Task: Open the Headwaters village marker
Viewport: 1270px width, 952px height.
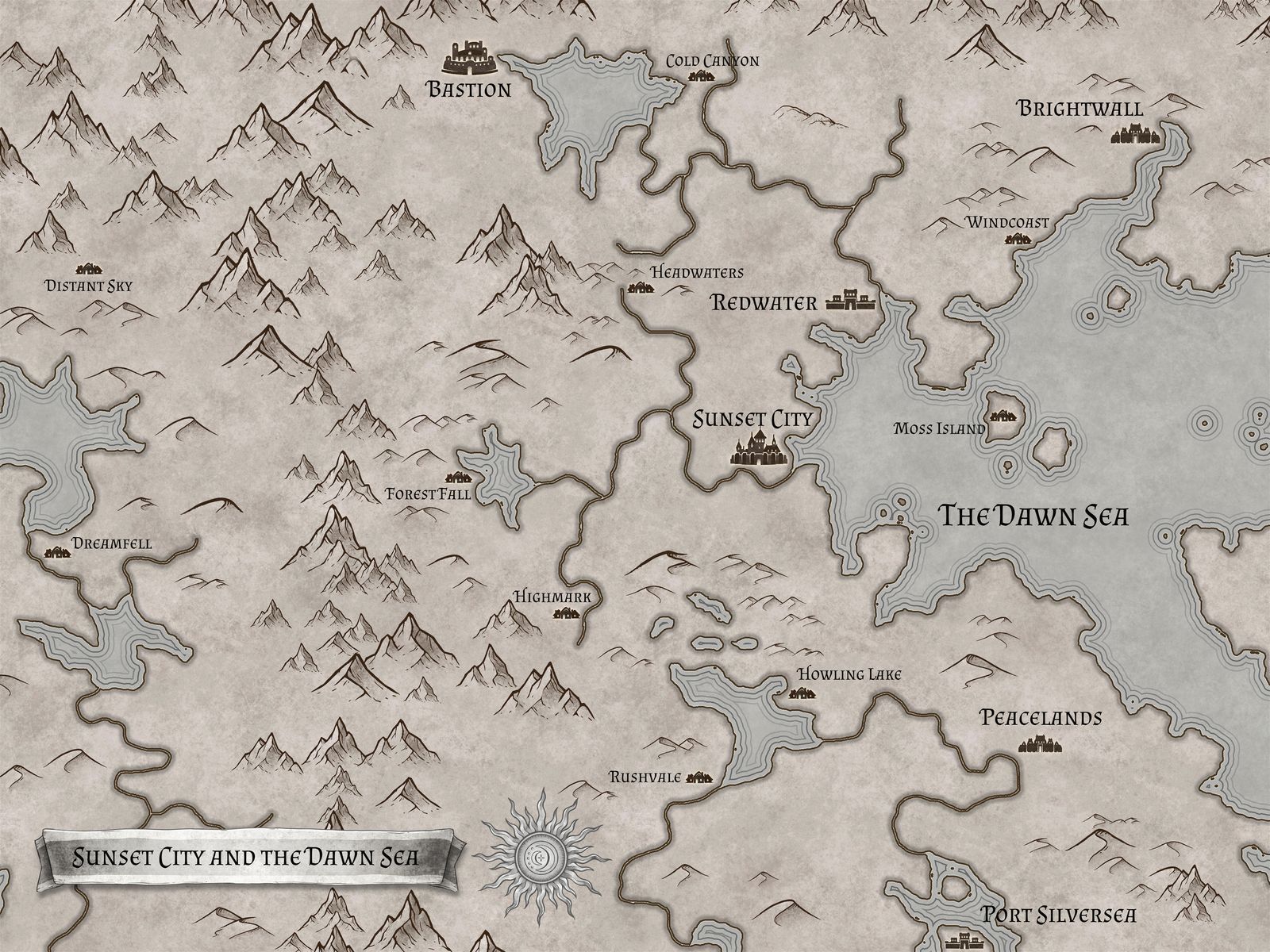Action: click(x=640, y=289)
